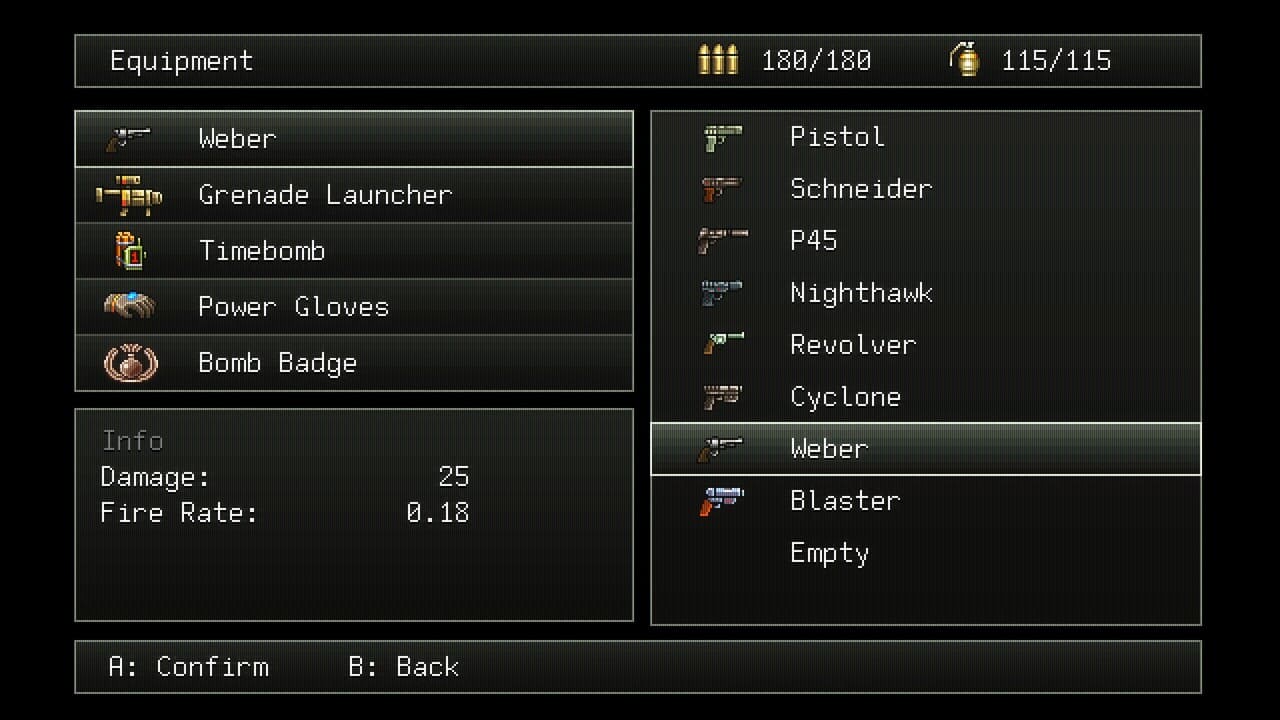Pick the P45 weapon entry

pos(813,241)
